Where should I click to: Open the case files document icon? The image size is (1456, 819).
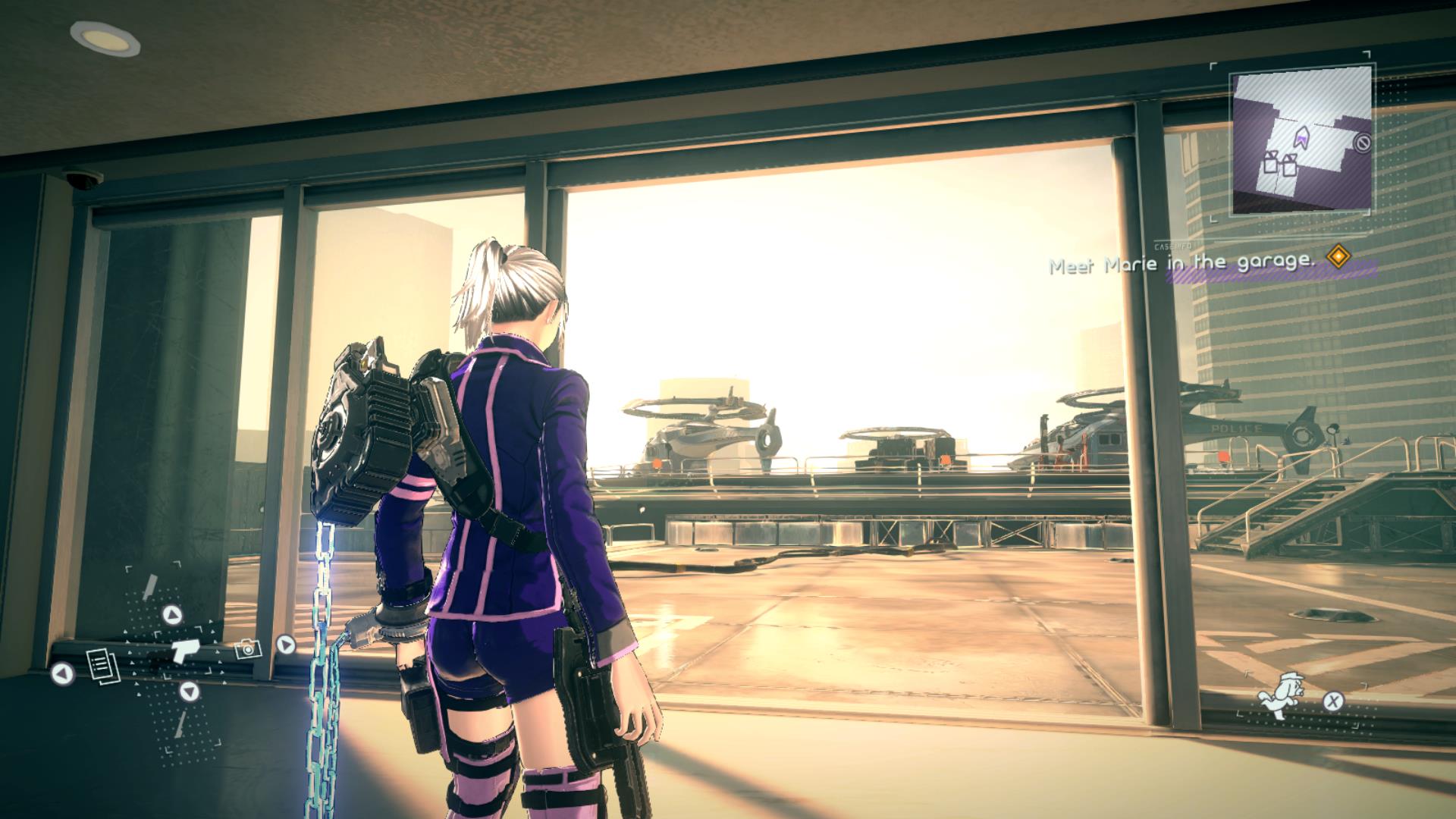pos(102,666)
